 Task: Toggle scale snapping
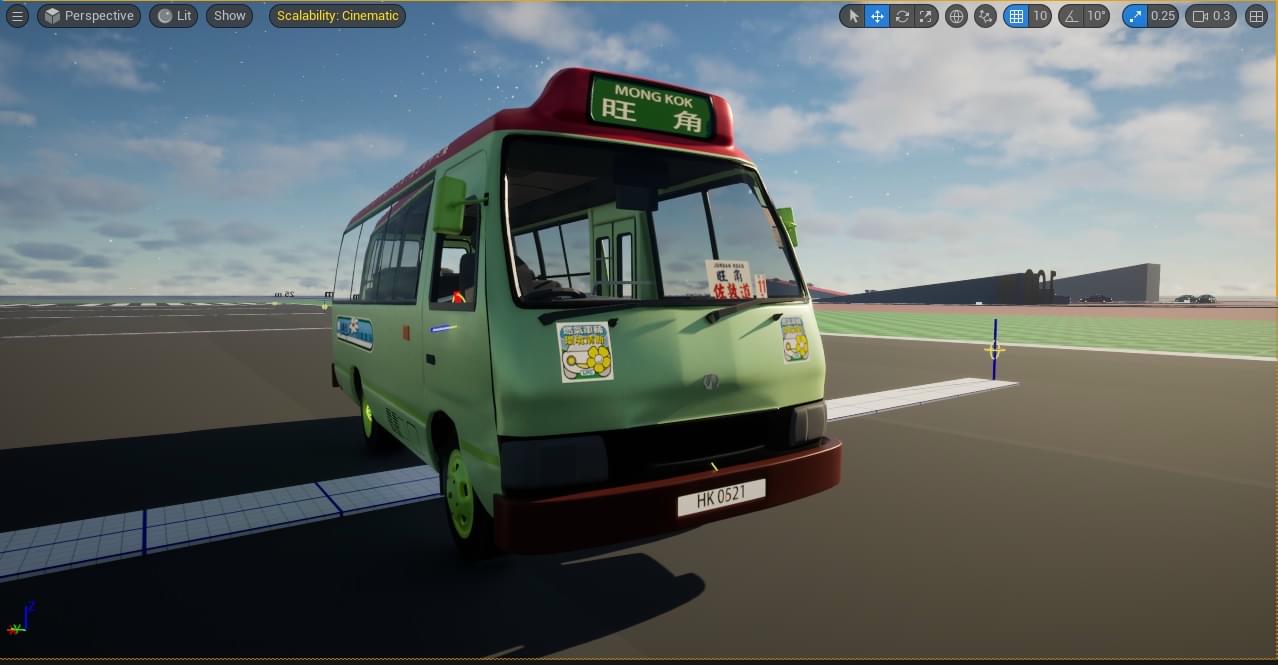coord(1135,16)
